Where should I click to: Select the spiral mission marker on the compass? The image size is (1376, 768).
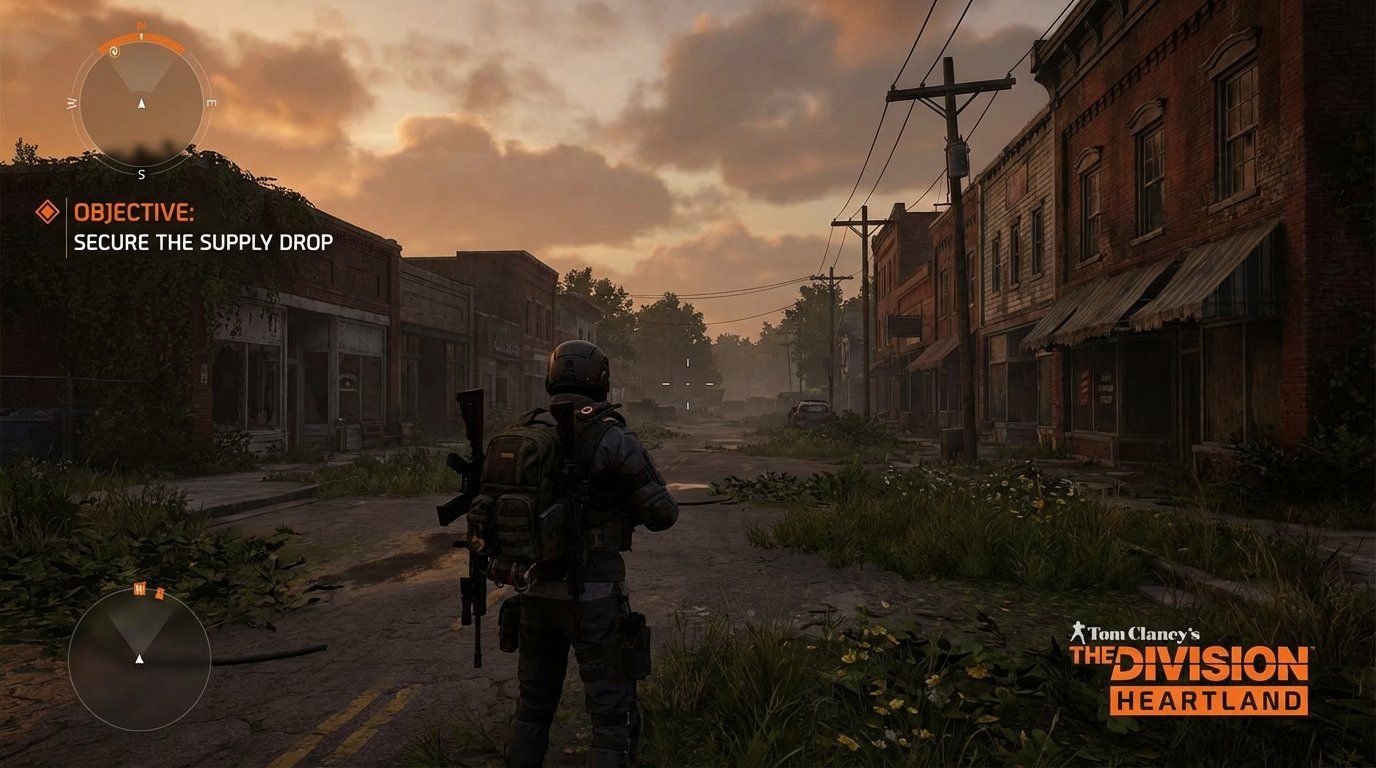[115, 52]
